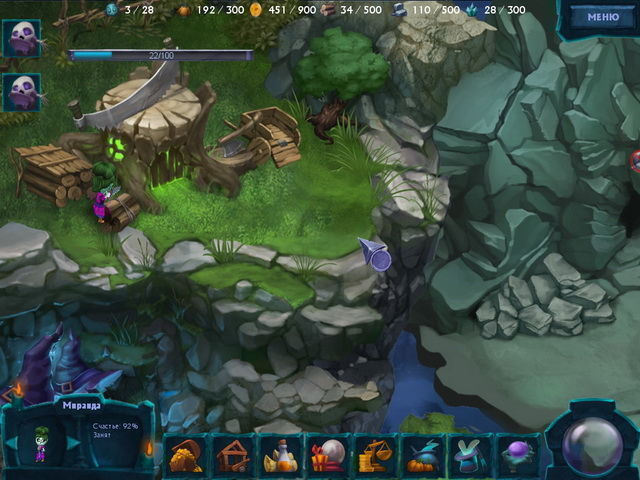Switch to the next character with right arrow

[72, 443]
